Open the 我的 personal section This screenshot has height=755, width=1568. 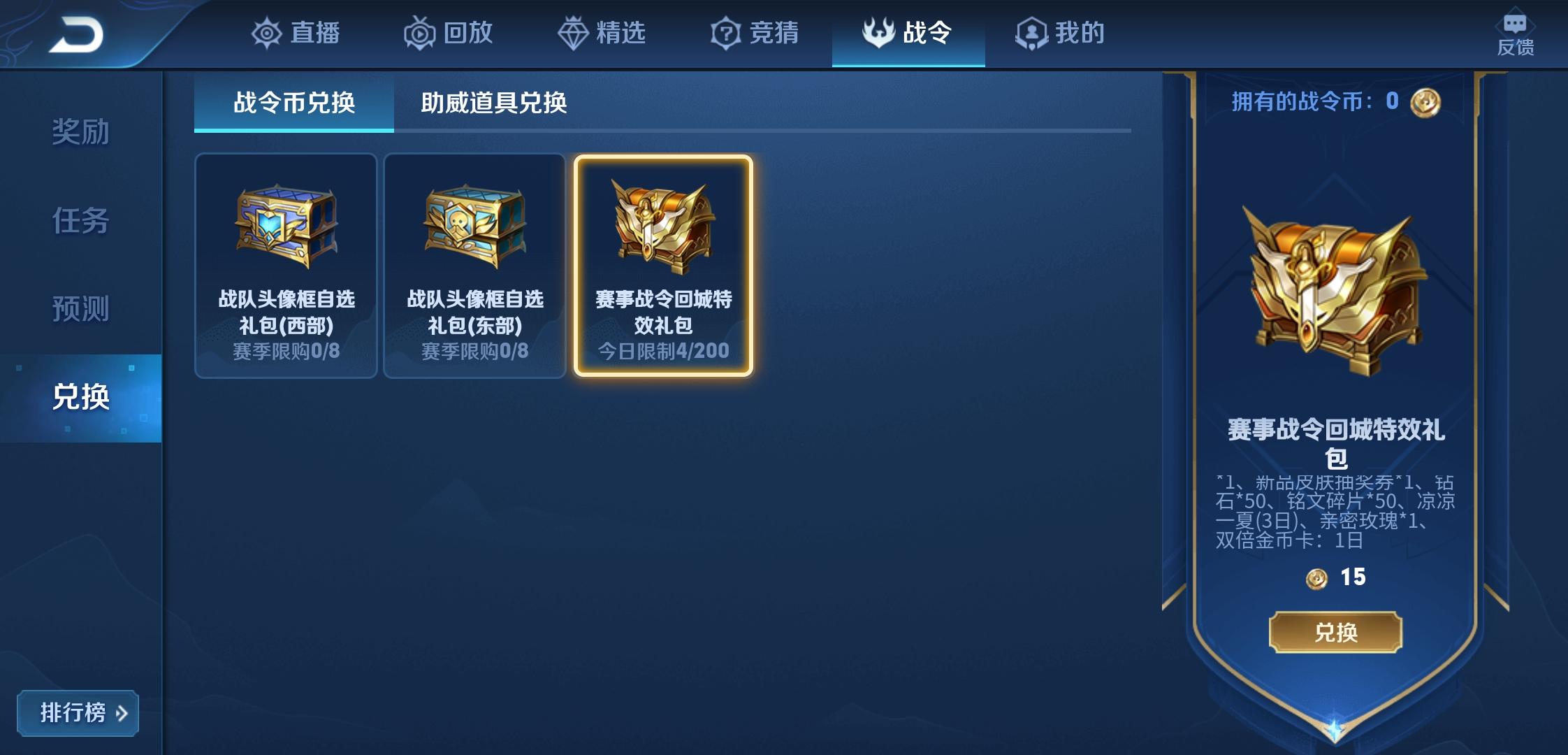pos(1059,33)
